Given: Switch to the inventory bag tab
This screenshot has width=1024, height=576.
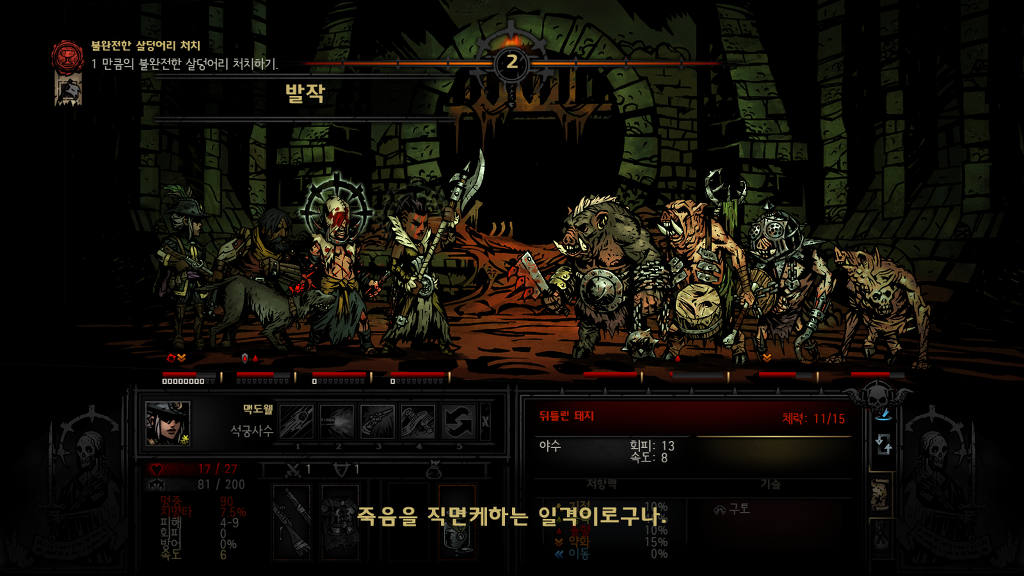Looking at the screenshot, I should click(x=881, y=540).
